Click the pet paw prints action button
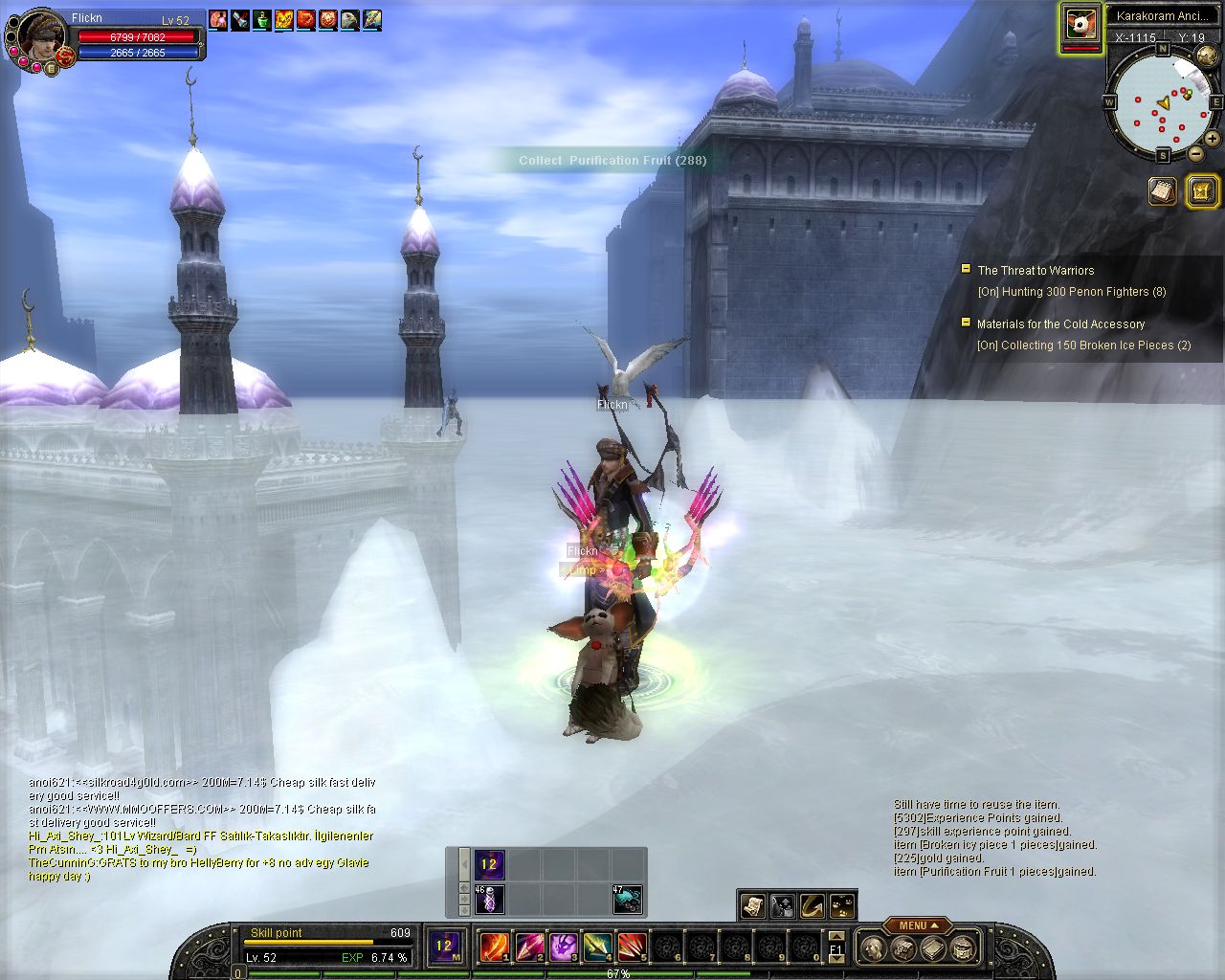 843,904
